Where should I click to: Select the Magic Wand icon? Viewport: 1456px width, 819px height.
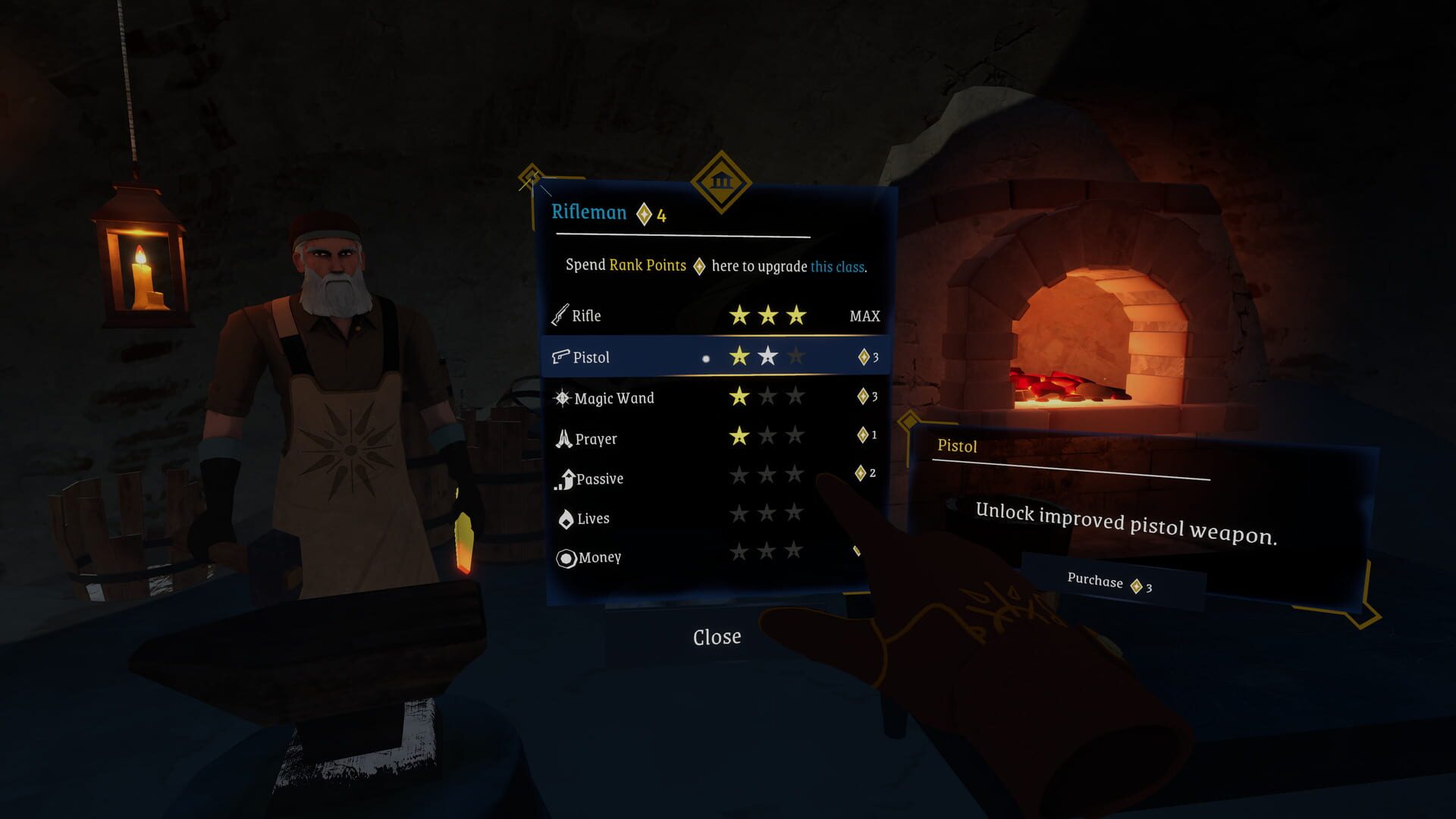563,397
